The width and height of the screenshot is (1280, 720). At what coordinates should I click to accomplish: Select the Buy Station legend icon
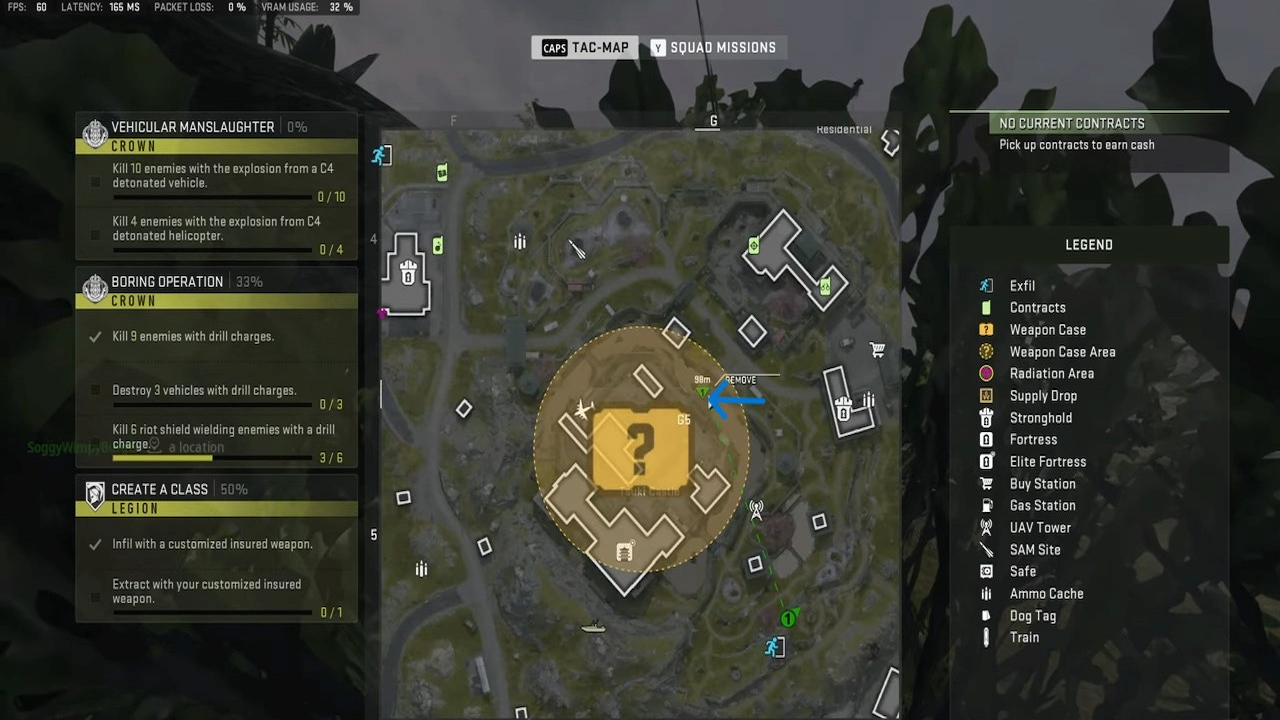986,483
